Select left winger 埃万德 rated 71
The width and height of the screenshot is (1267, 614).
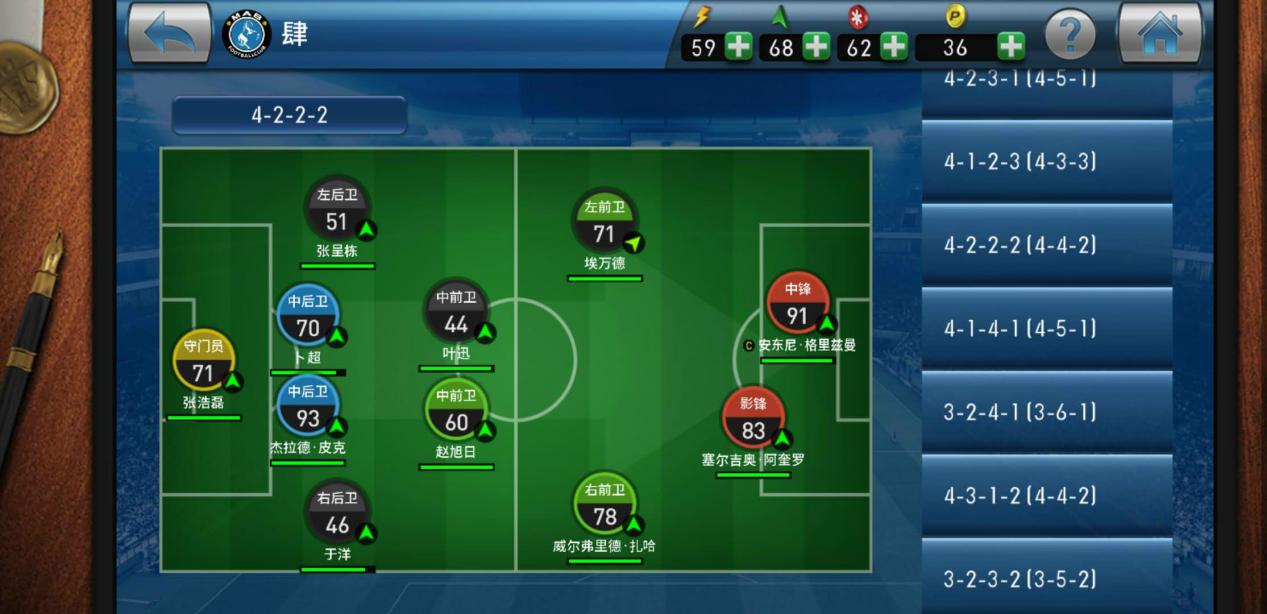point(604,222)
